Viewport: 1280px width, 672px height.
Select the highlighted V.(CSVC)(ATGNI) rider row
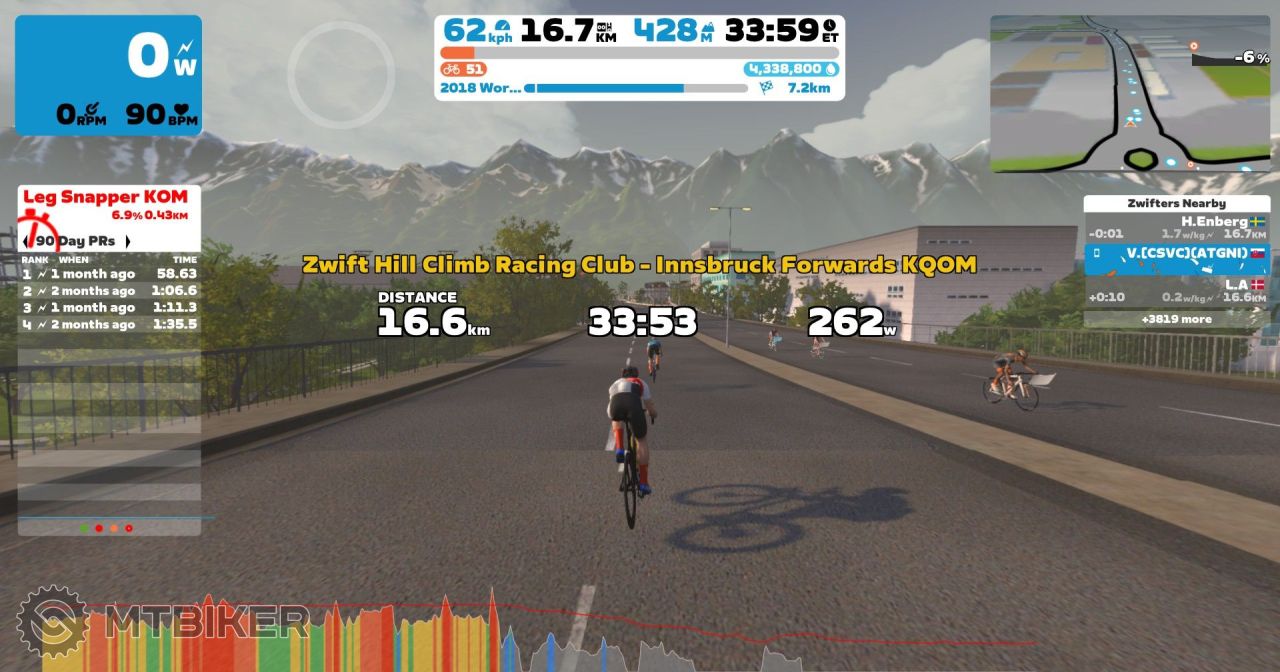pyautogui.click(x=1176, y=258)
